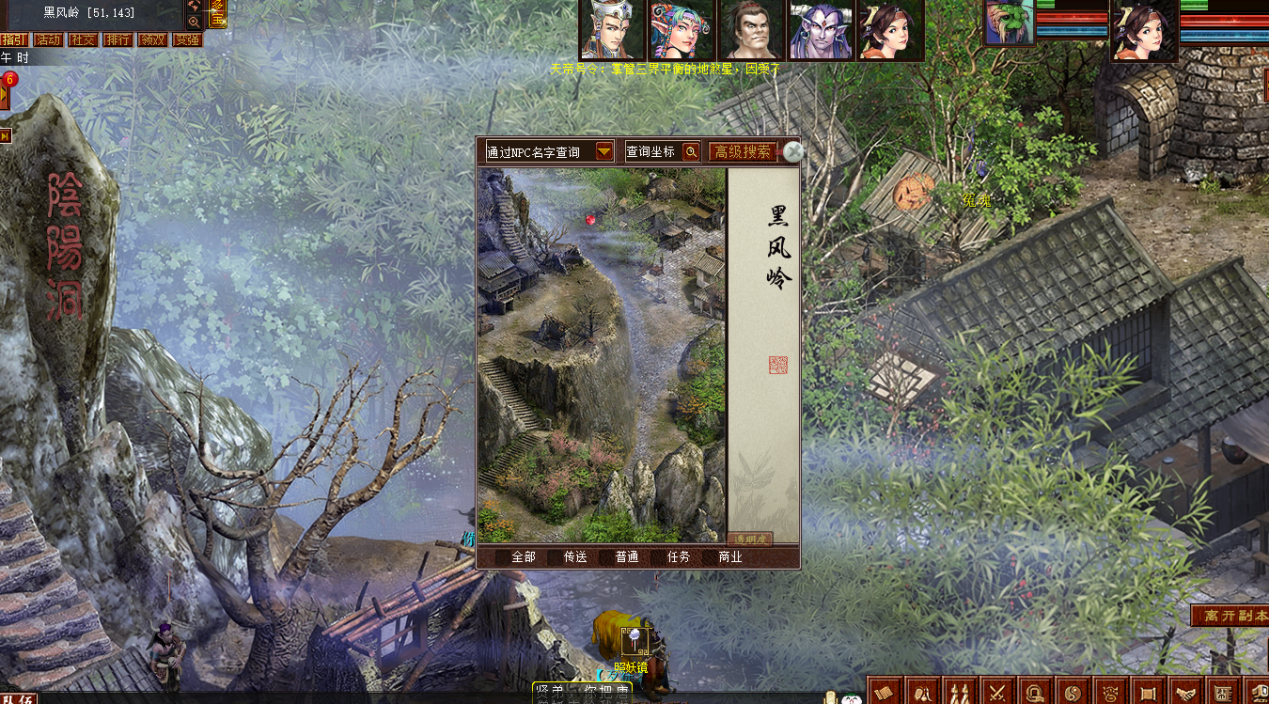The height and width of the screenshot is (704, 1269).
Task: Leave the dungeon with 离开副本
Action: coord(1232,616)
